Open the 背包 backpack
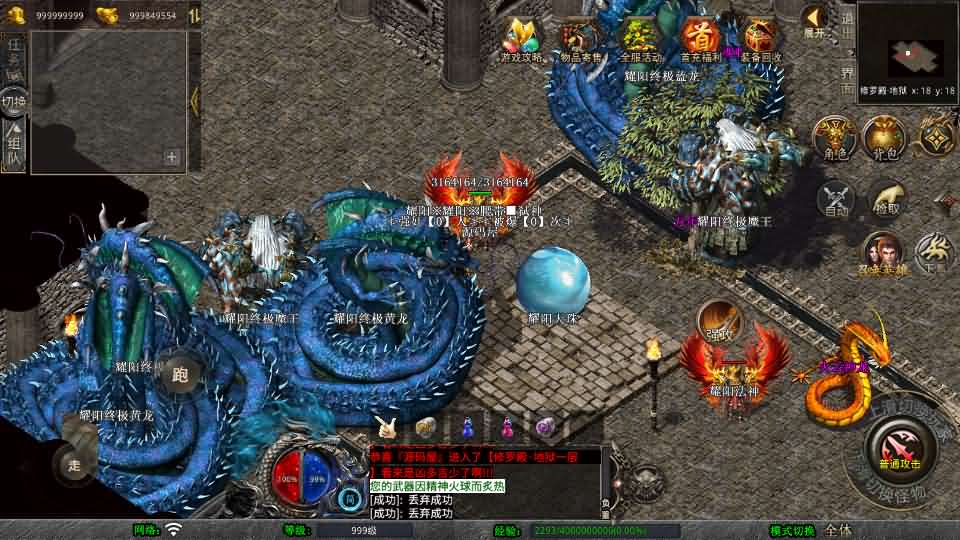960x540 pixels. coord(884,139)
